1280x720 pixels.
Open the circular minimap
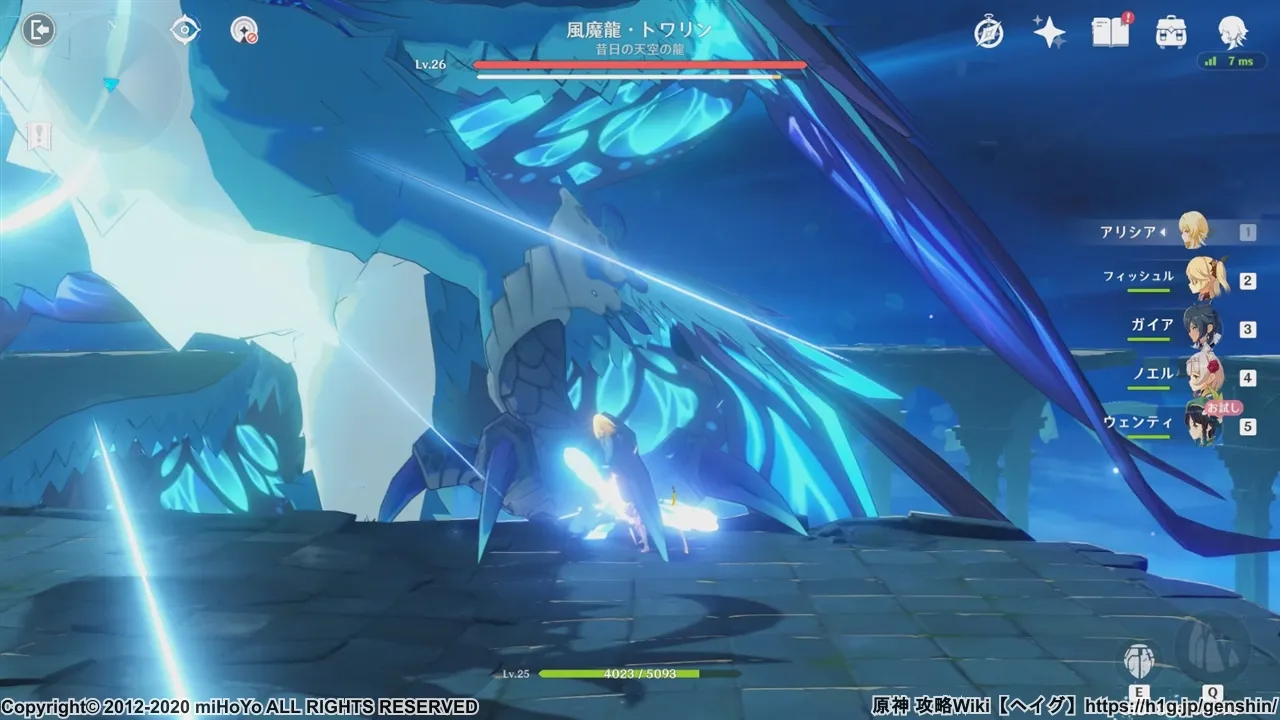112,85
